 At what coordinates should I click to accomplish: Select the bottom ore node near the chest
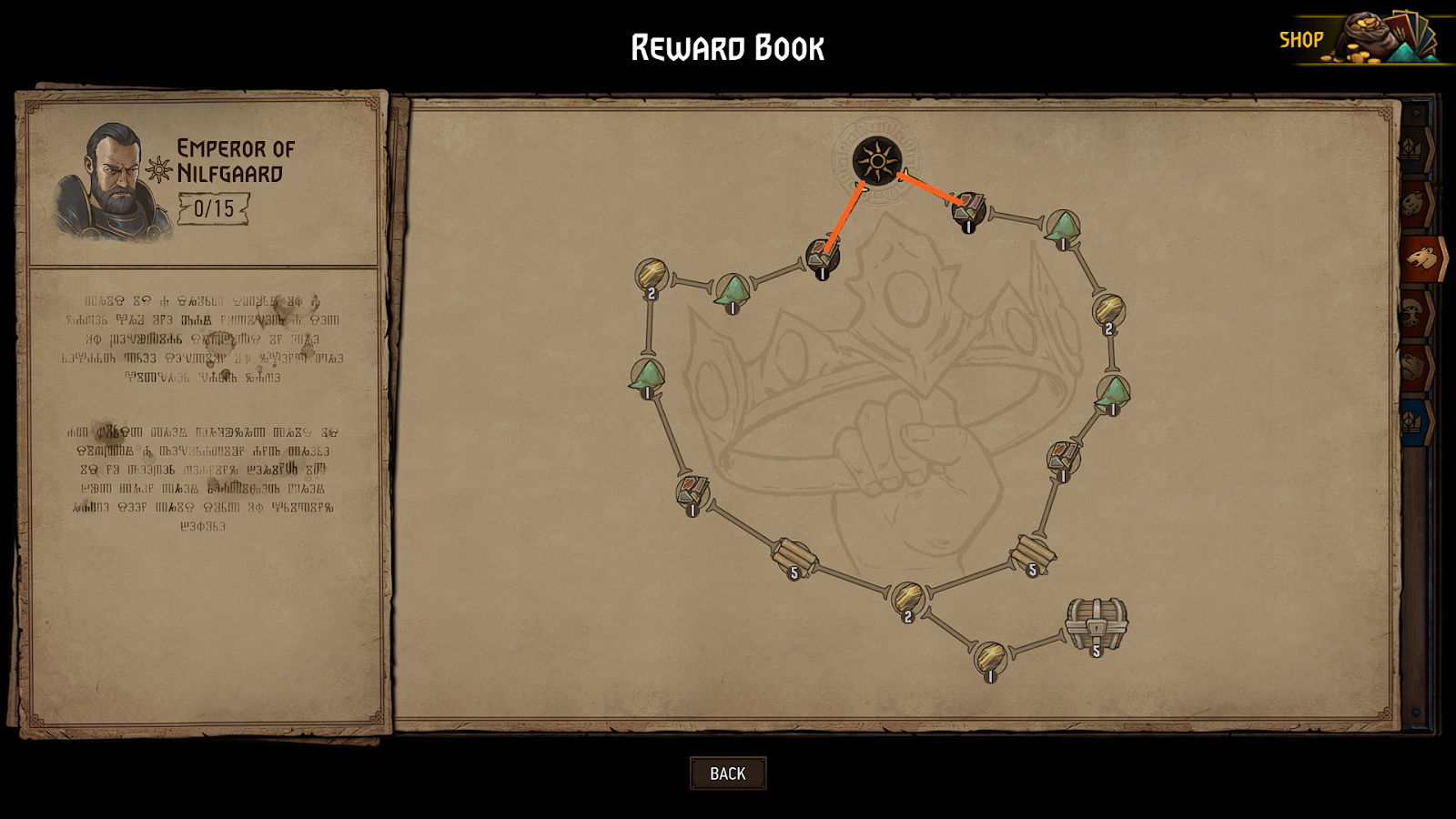click(x=988, y=657)
